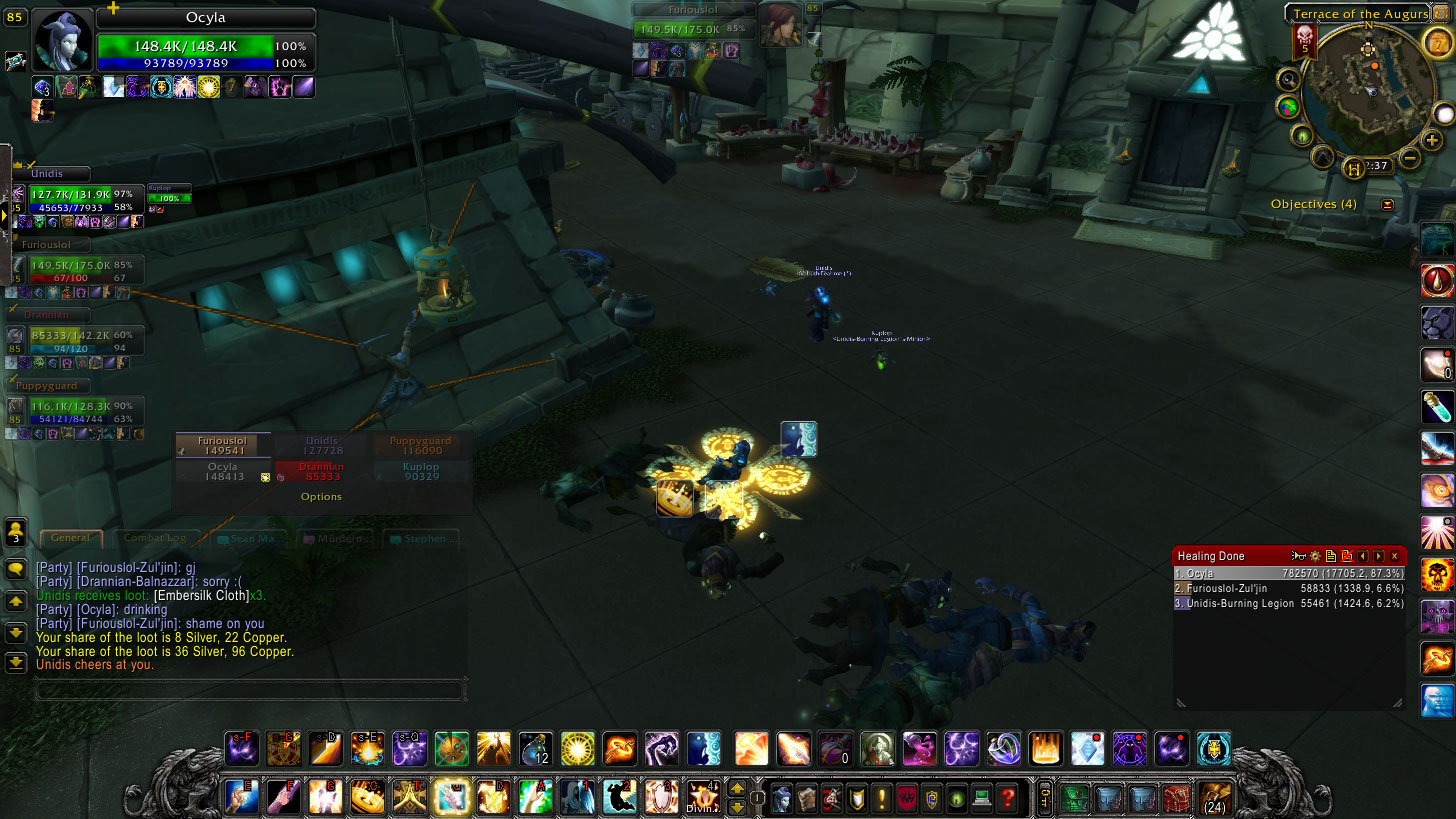Open the social friends button showing 3

click(x=16, y=531)
